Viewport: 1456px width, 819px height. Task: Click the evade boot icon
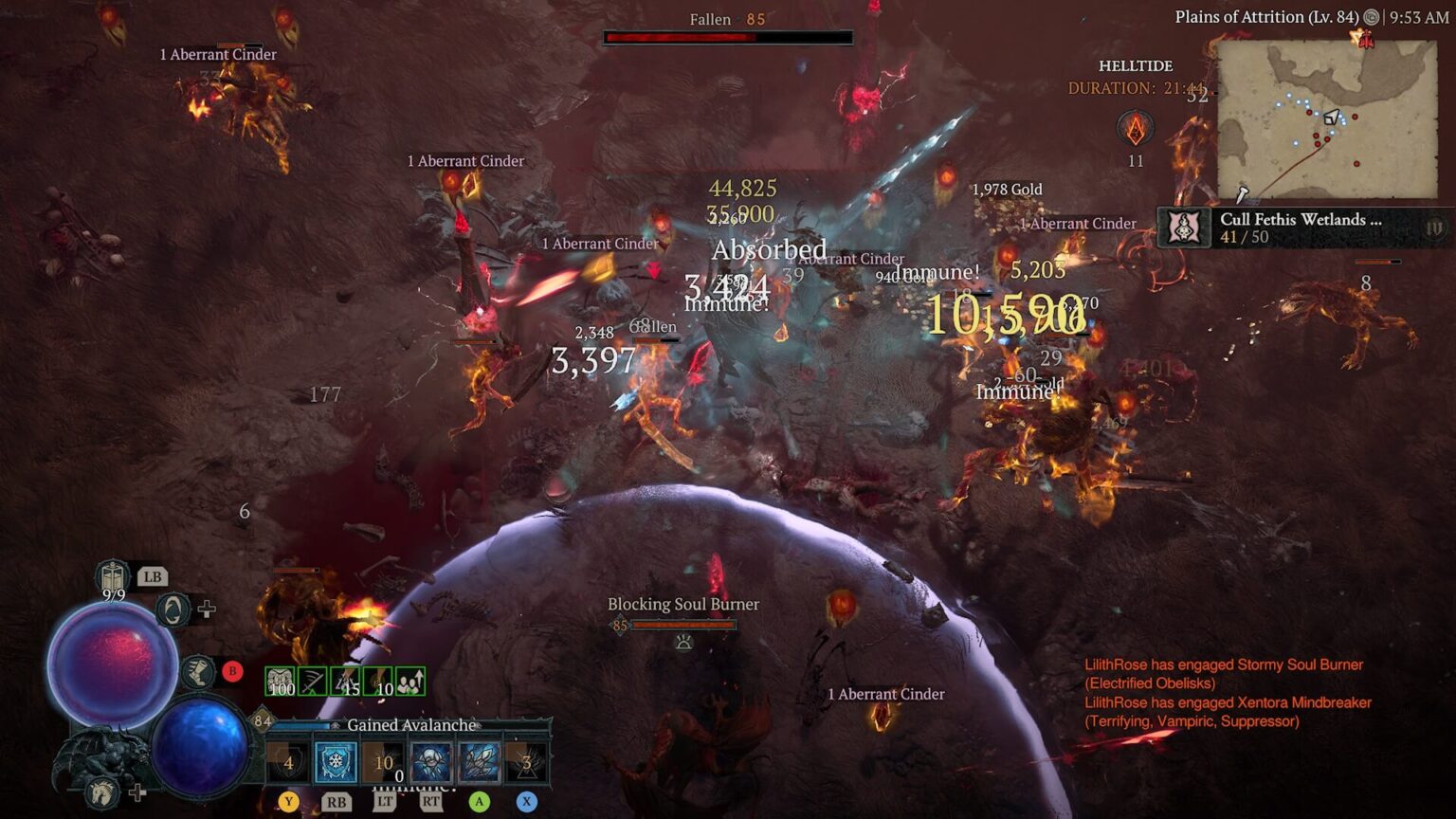tap(198, 672)
